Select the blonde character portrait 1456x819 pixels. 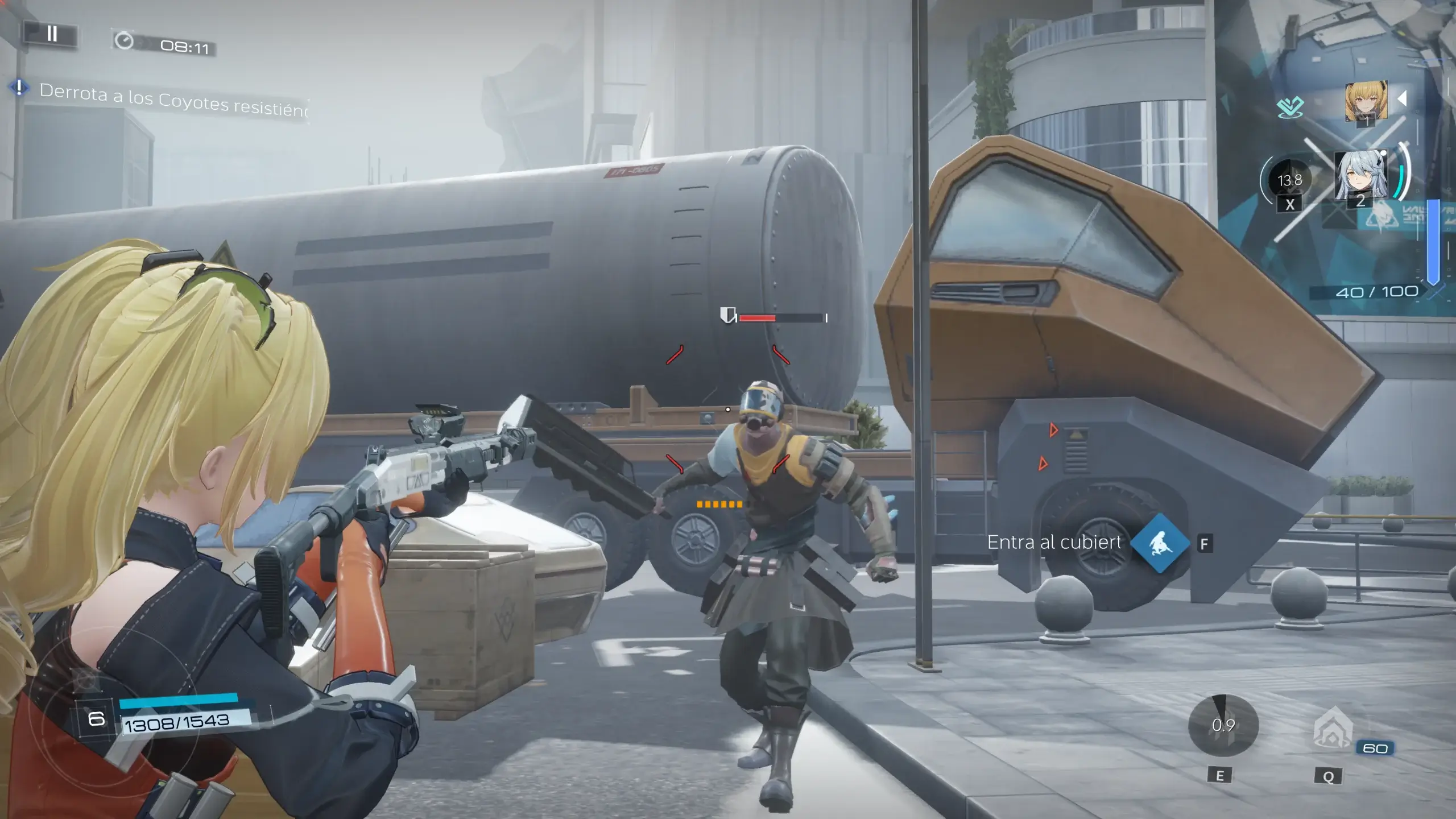pos(1366,102)
